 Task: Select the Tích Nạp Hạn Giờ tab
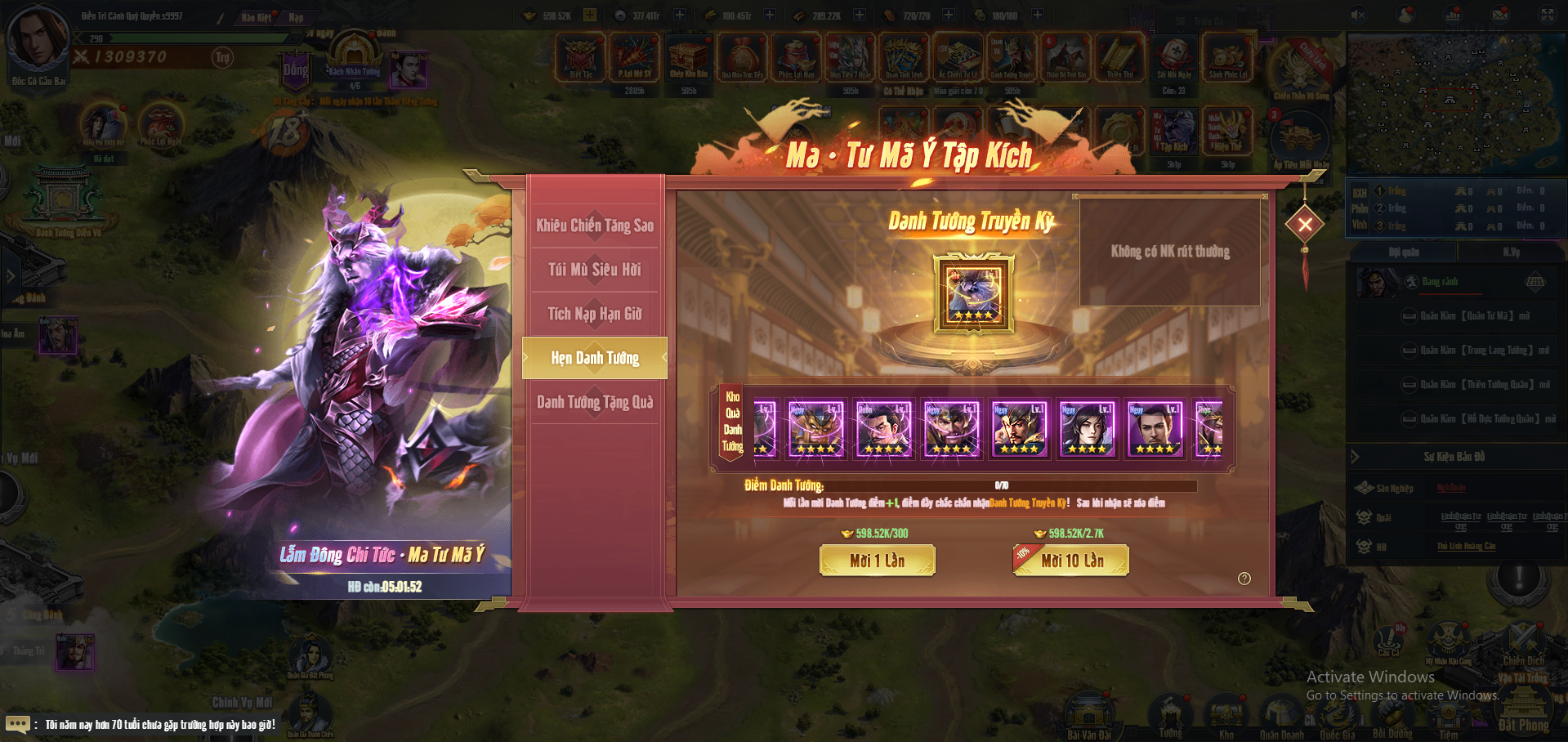(595, 314)
